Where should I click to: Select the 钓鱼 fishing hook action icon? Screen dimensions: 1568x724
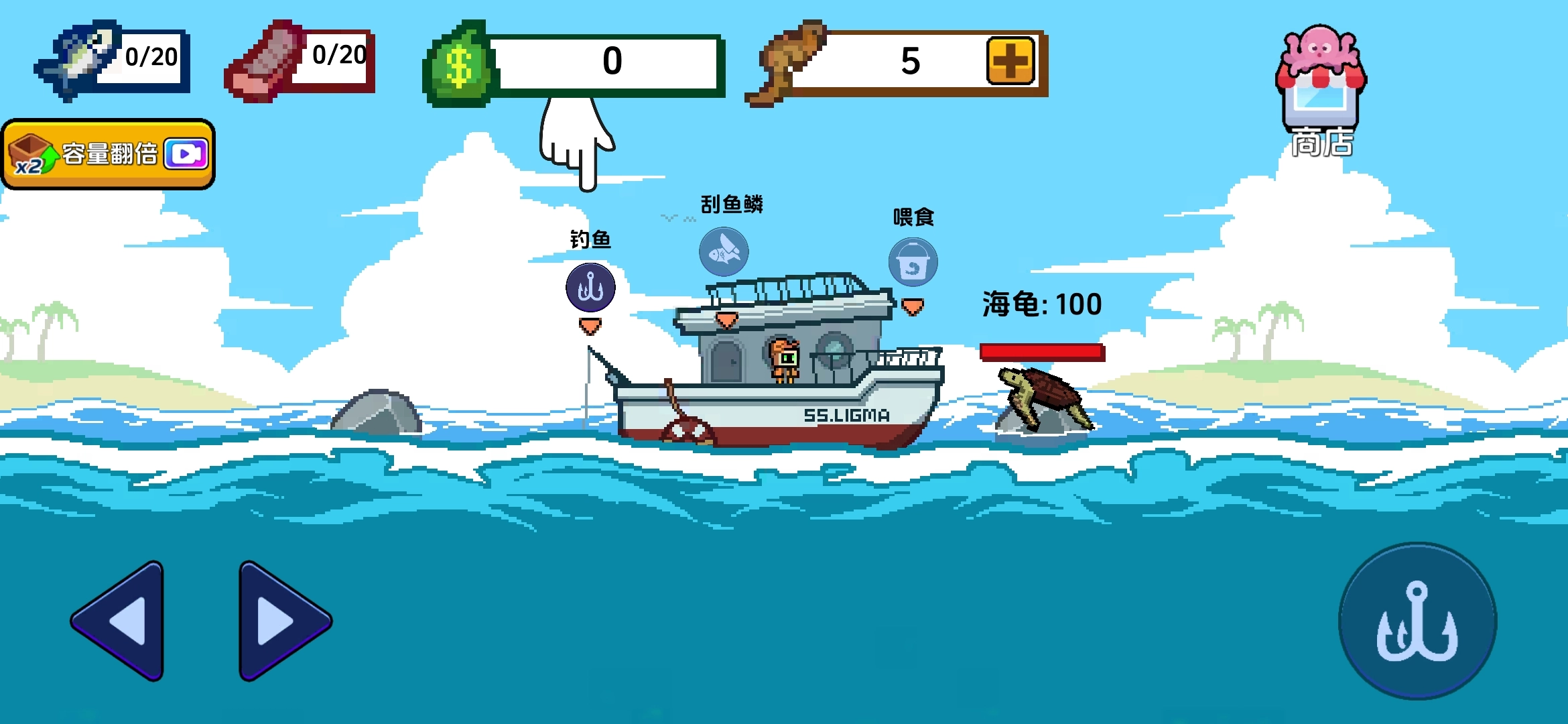point(590,288)
